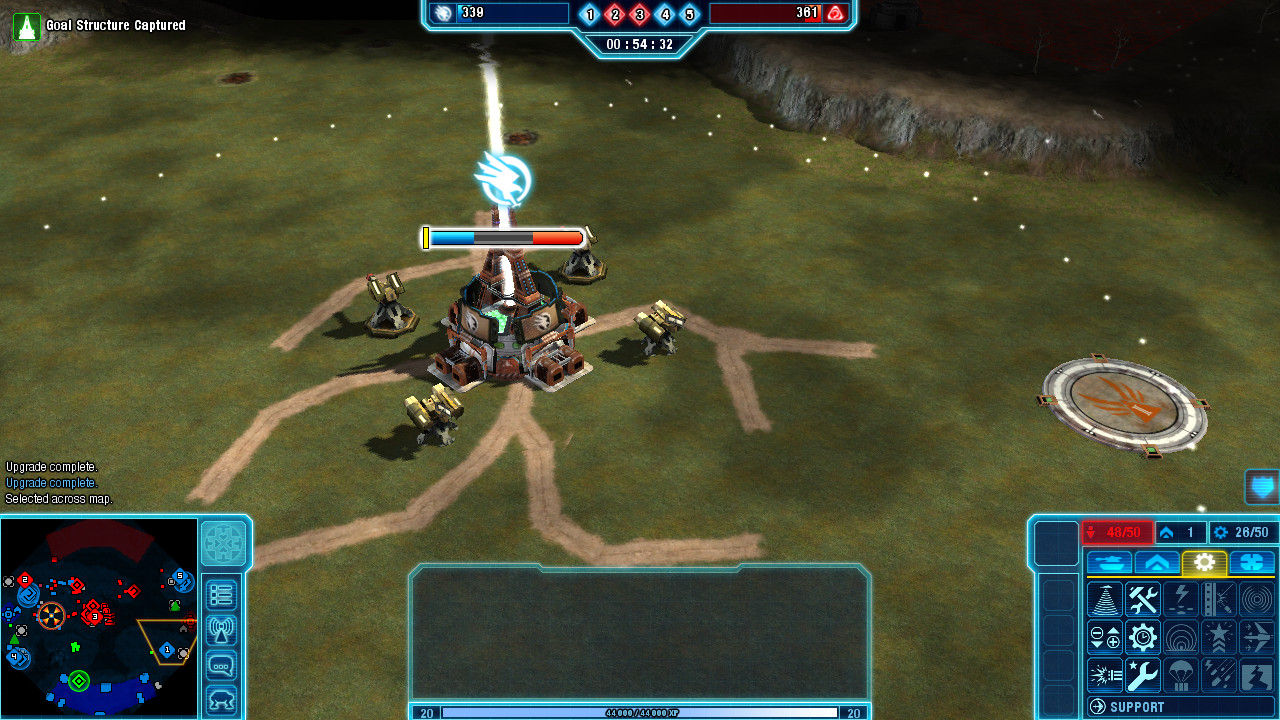Activate the radar scan power
The height and width of the screenshot is (720, 1280).
coord(1105,599)
